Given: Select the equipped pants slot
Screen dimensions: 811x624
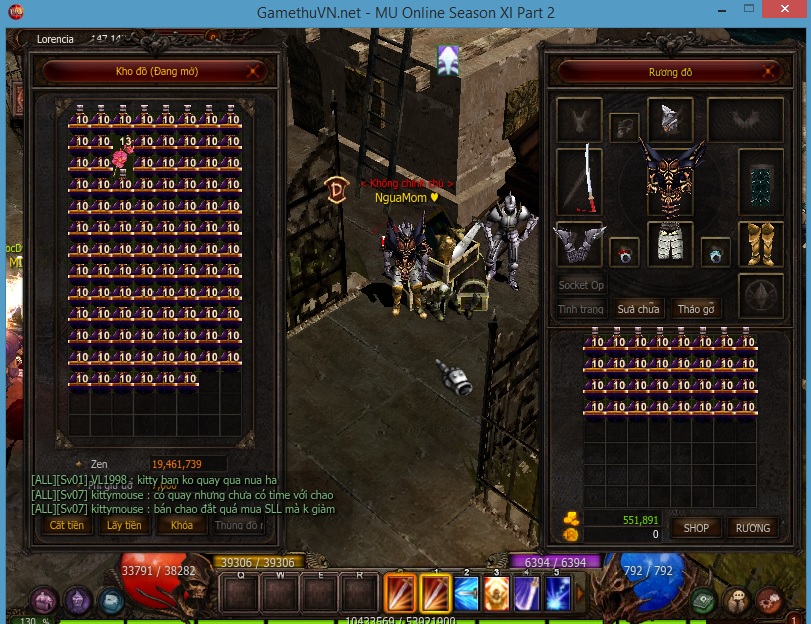Looking at the screenshot, I should pyautogui.click(x=670, y=243).
